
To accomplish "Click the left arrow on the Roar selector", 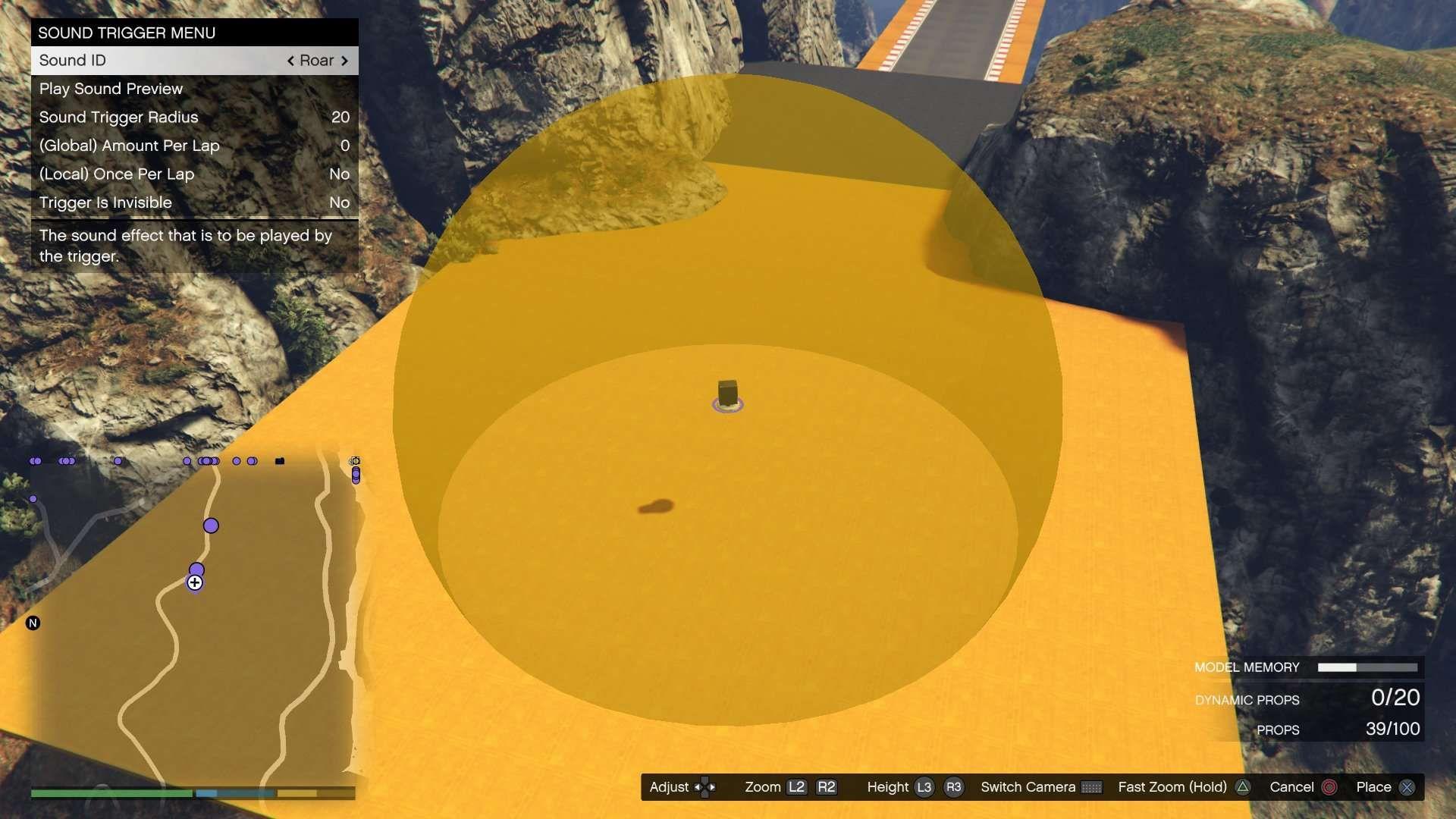I will [x=292, y=60].
